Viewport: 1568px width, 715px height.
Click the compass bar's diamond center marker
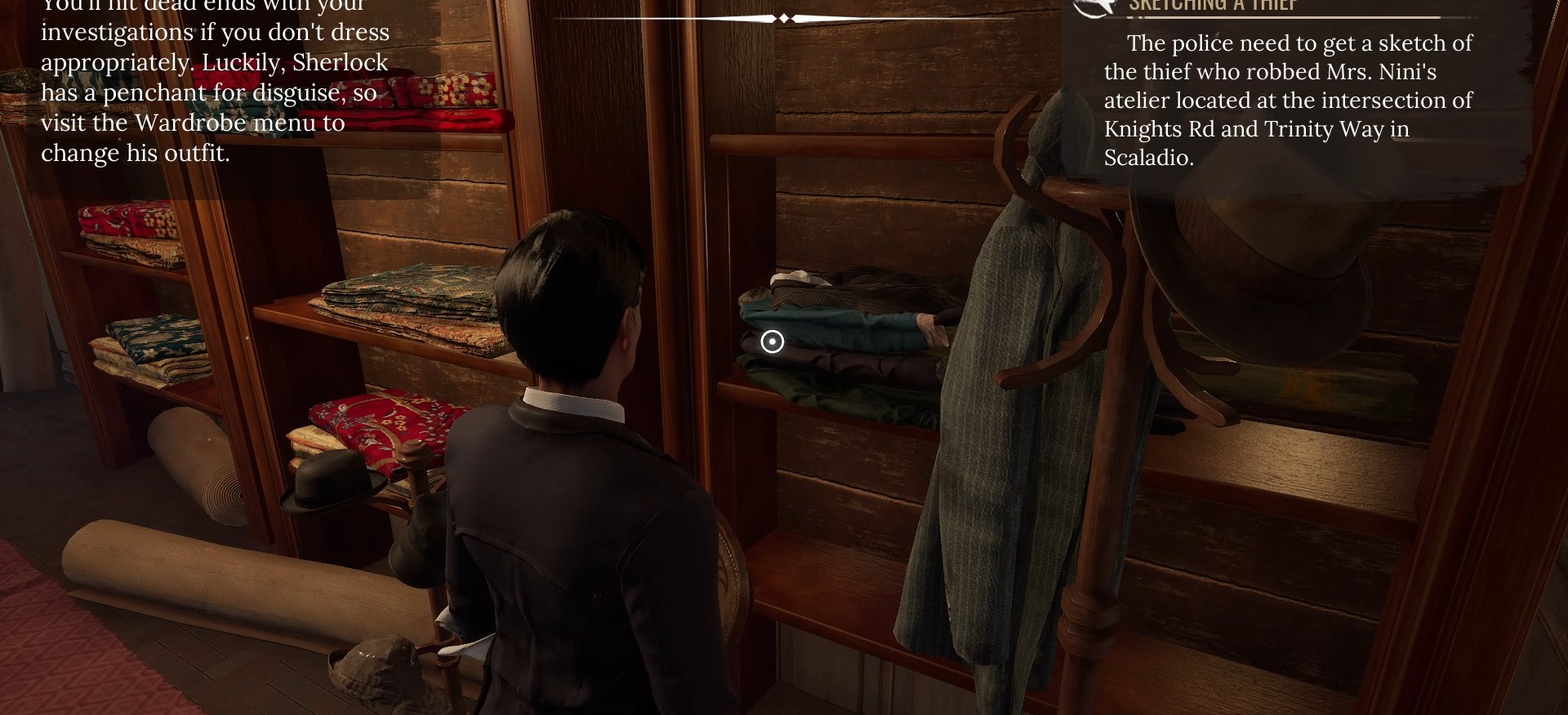click(784, 18)
